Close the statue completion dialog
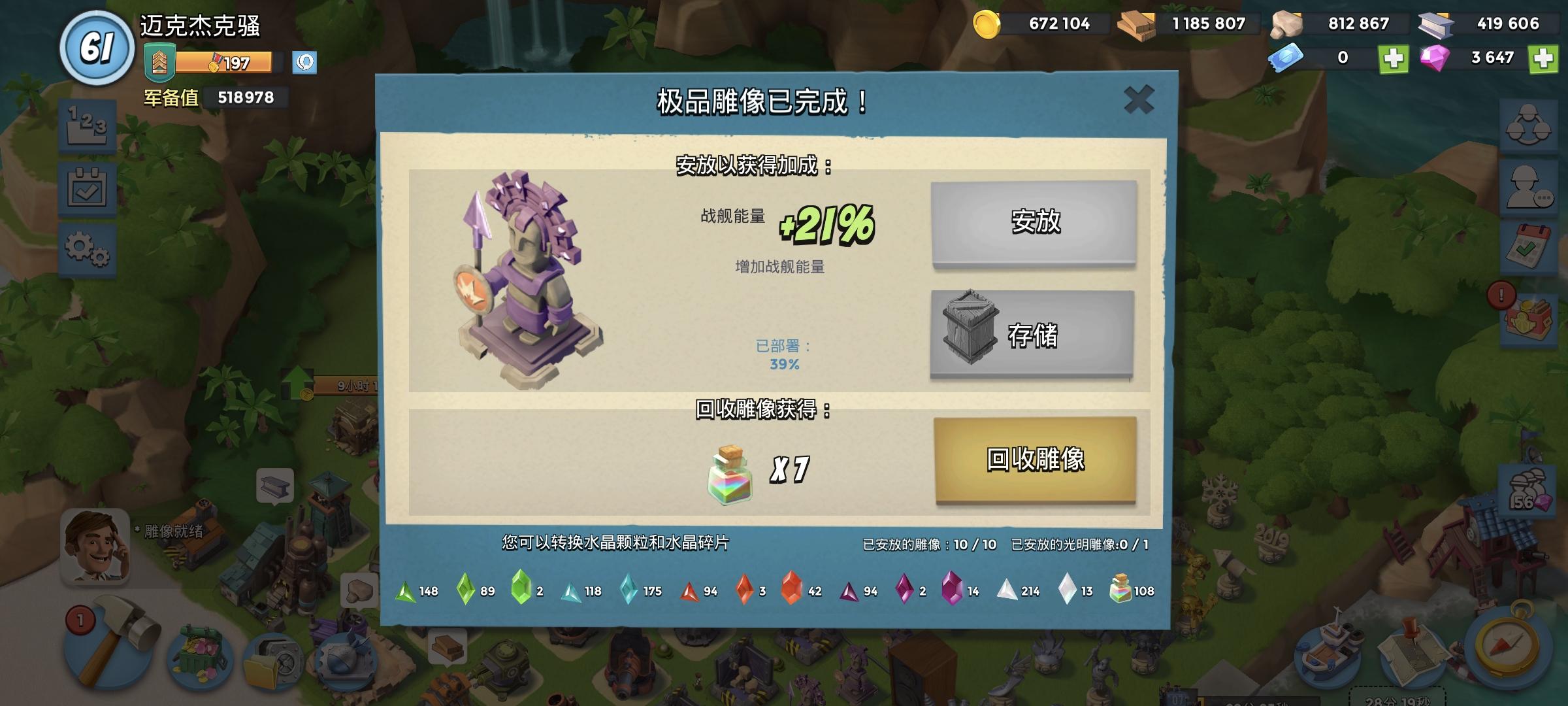Image resolution: width=1568 pixels, height=706 pixels. tap(1139, 98)
